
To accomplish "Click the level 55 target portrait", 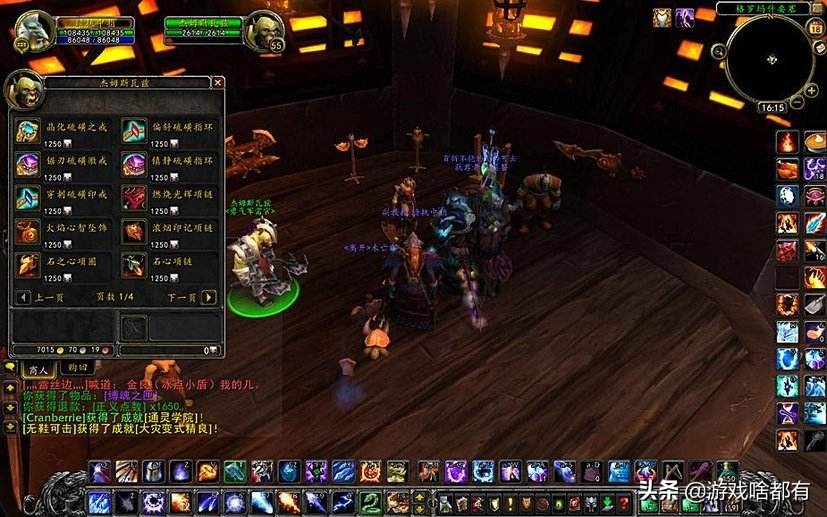I will 264,30.
